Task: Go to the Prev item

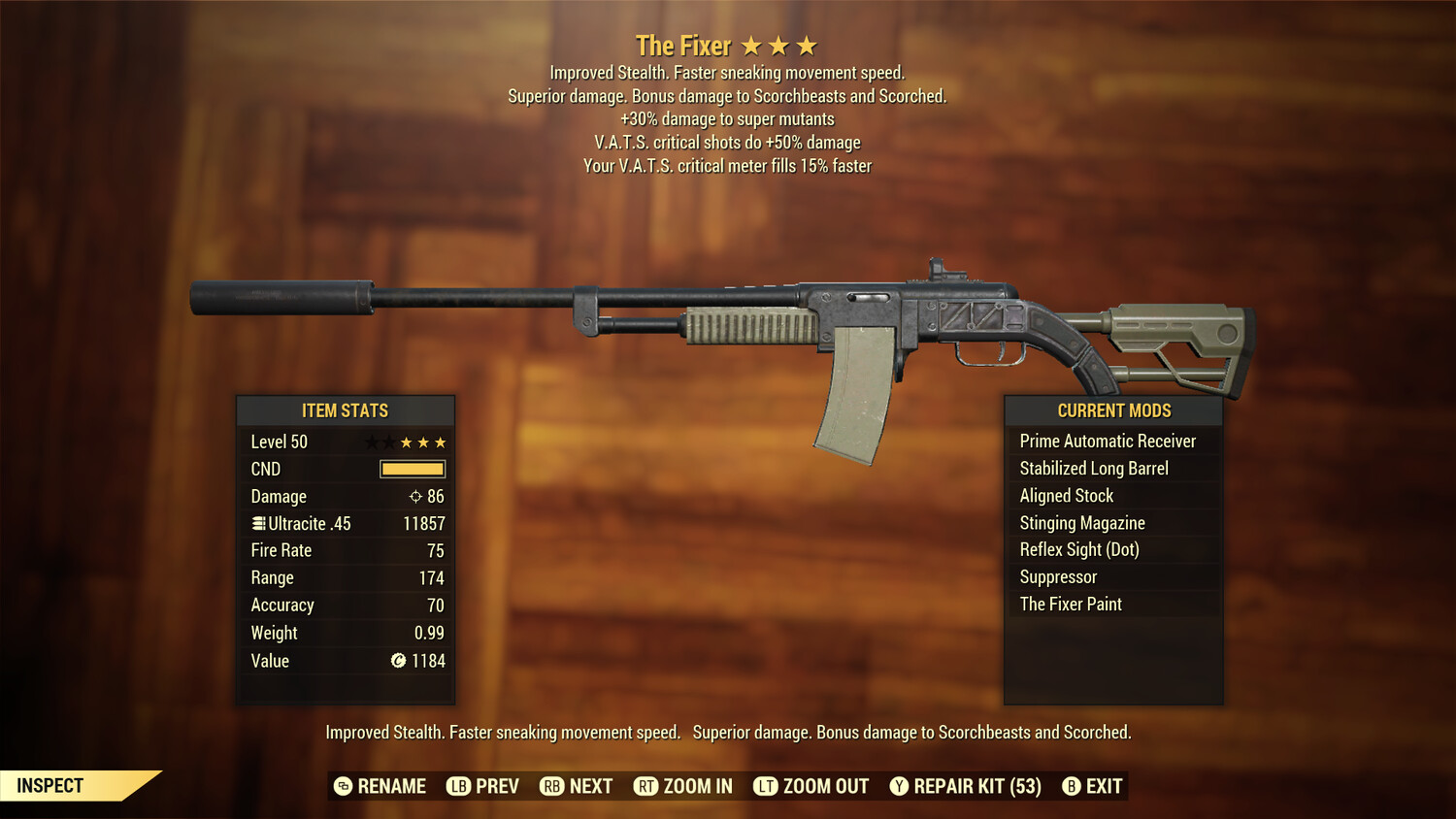Action: tap(483, 786)
